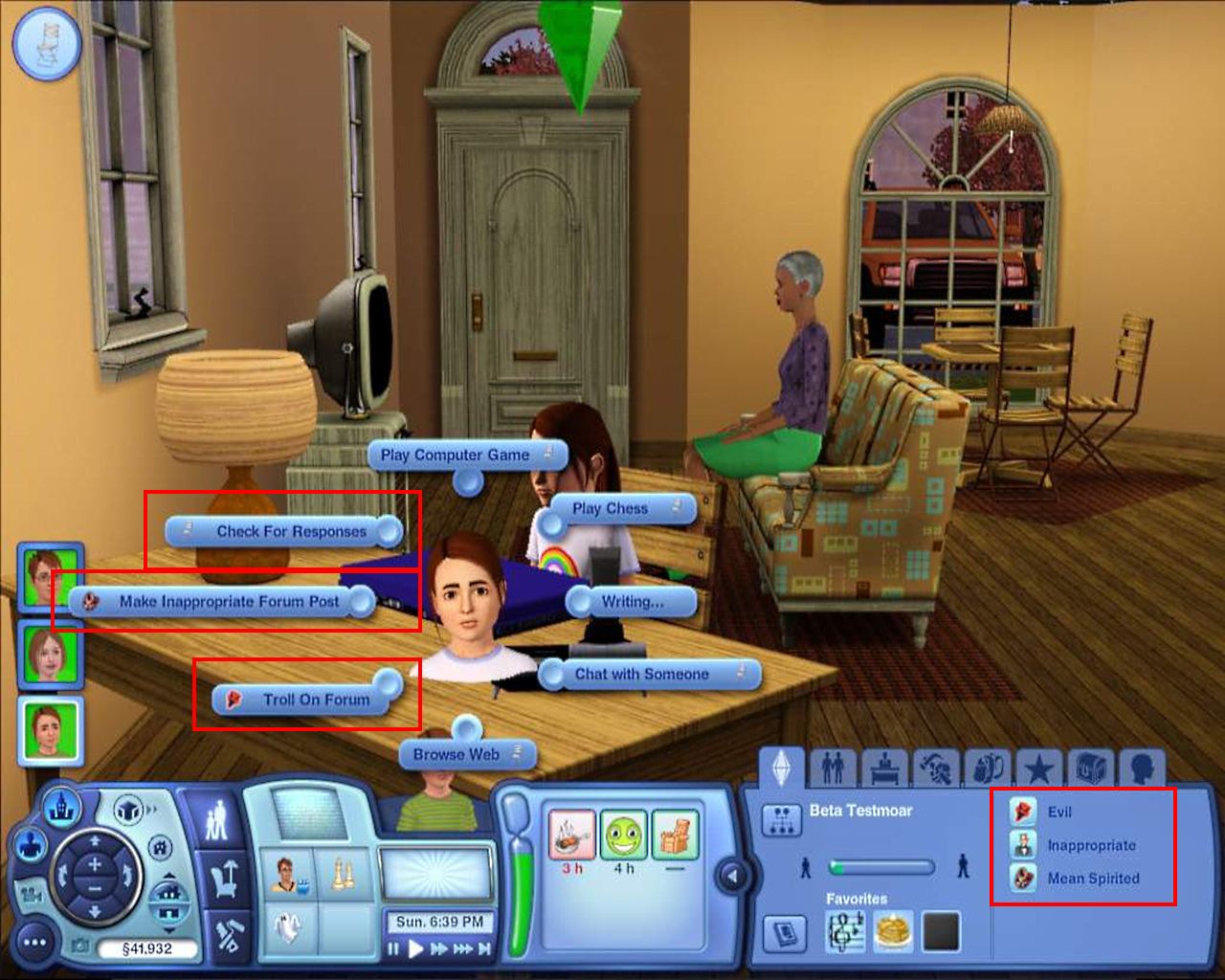Viewport: 1225px width, 980px height.
Task: Open the family tree button
Action: pos(780,820)
